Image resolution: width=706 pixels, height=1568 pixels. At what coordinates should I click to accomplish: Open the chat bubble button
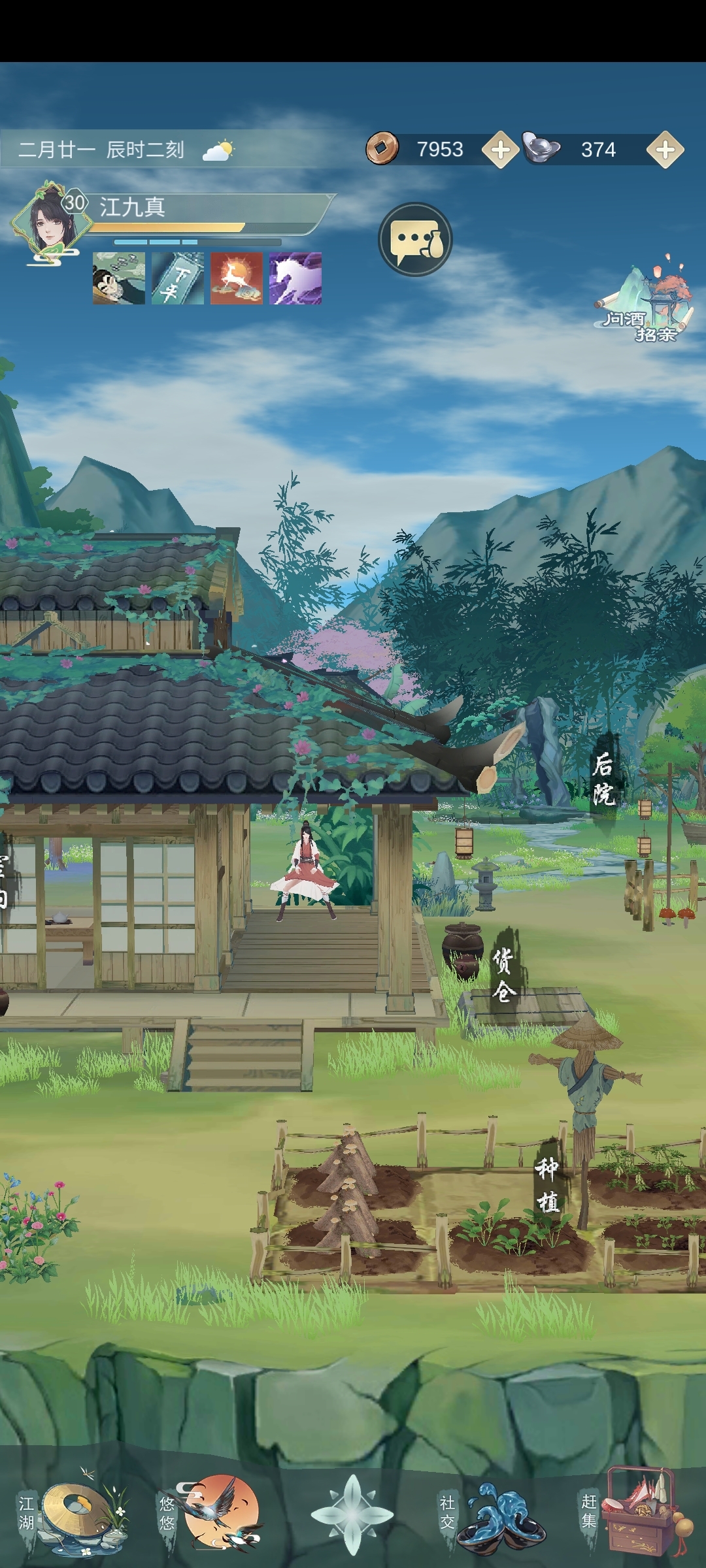point(415,240)
